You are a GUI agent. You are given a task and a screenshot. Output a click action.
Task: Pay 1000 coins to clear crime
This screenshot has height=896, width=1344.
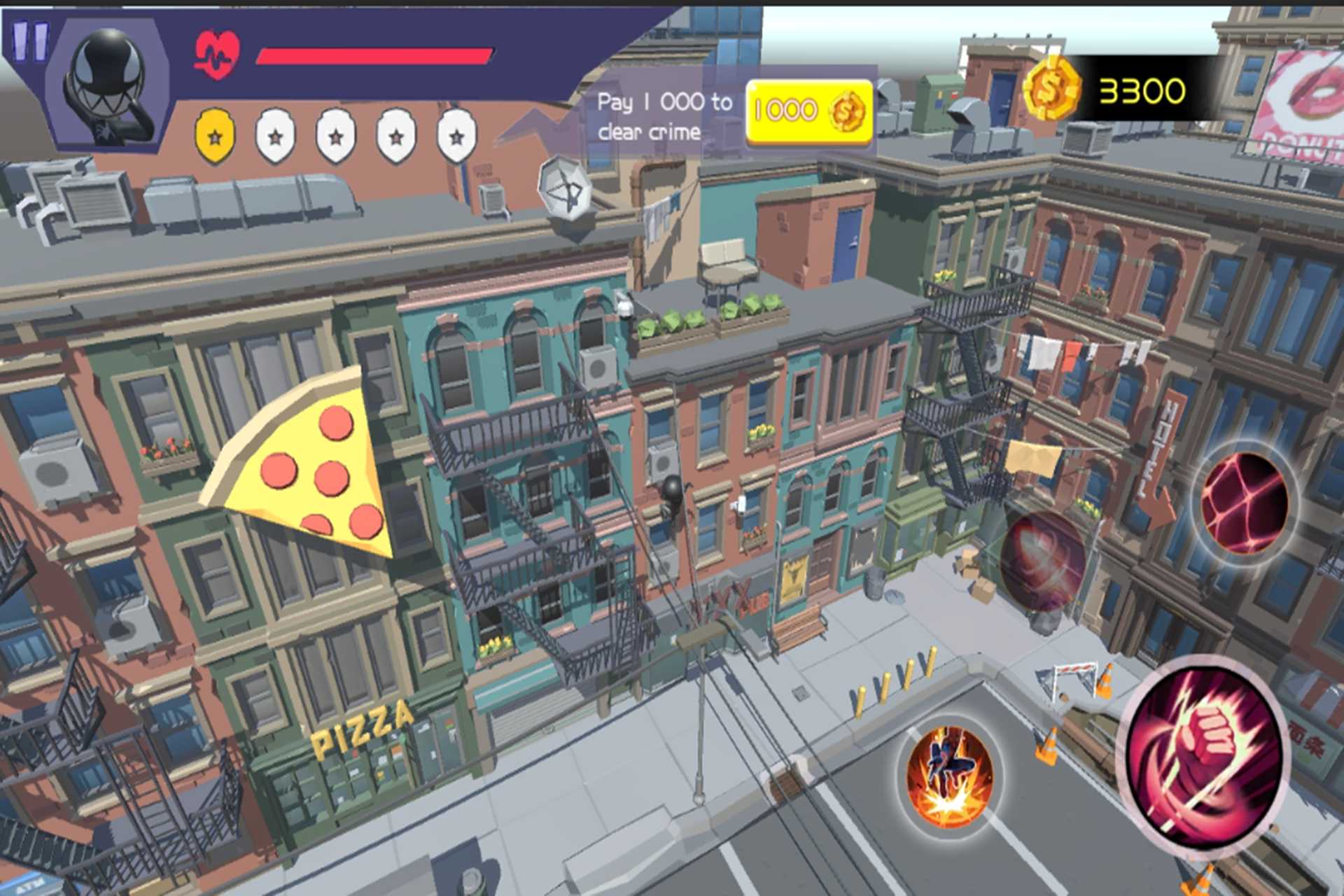point(809,111)
